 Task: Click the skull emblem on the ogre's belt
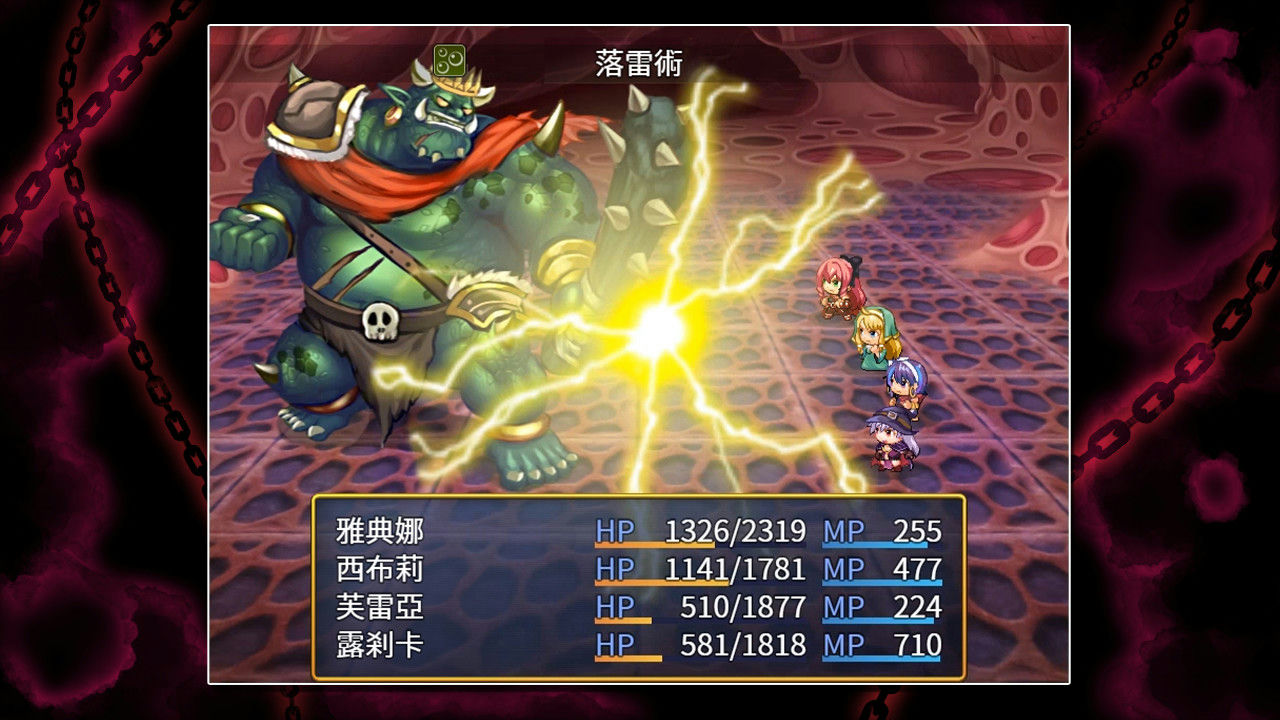tap(380, 322)
